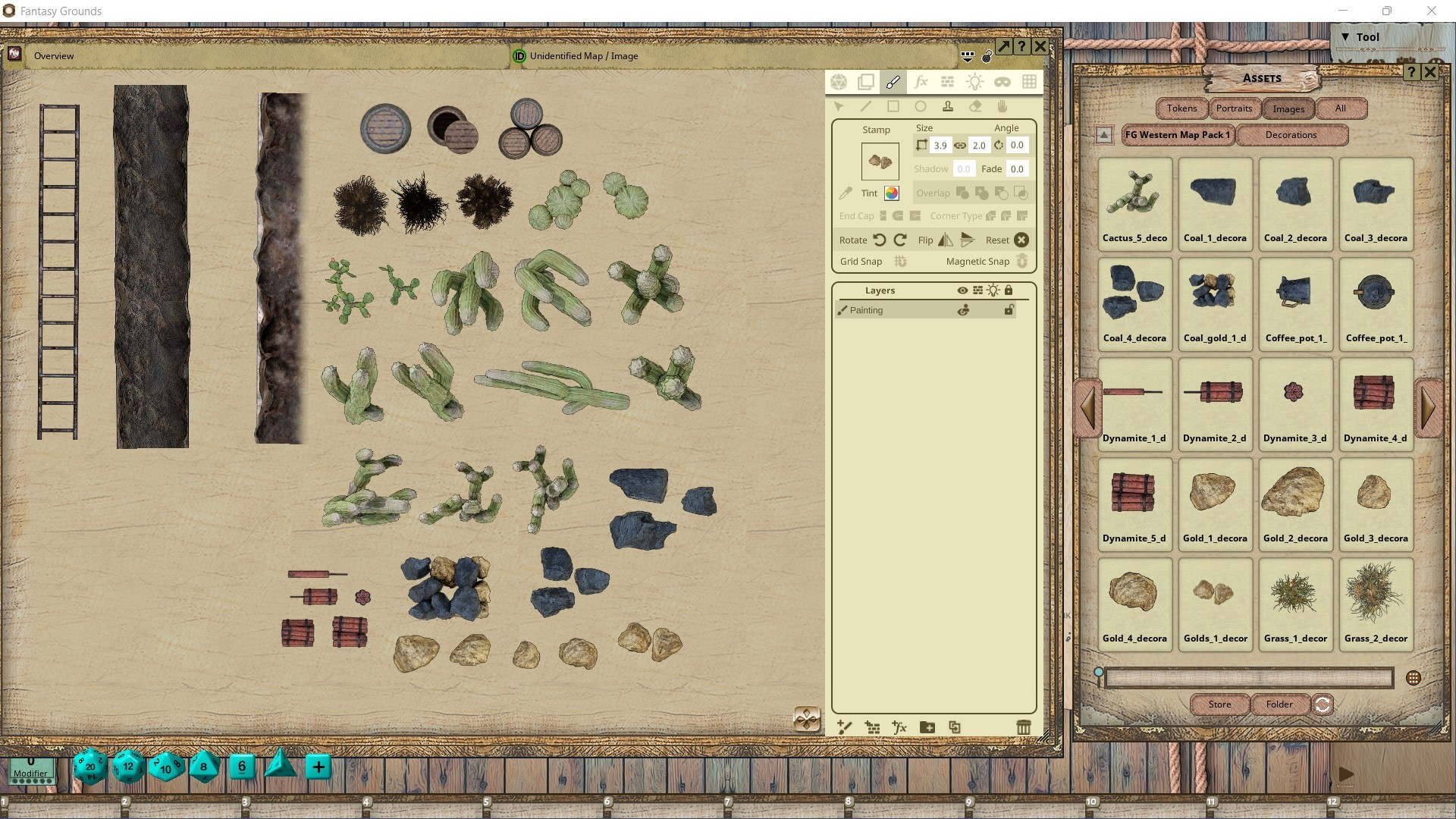
Task: Open the Decorations category filter
Action: coord(1291,135)
